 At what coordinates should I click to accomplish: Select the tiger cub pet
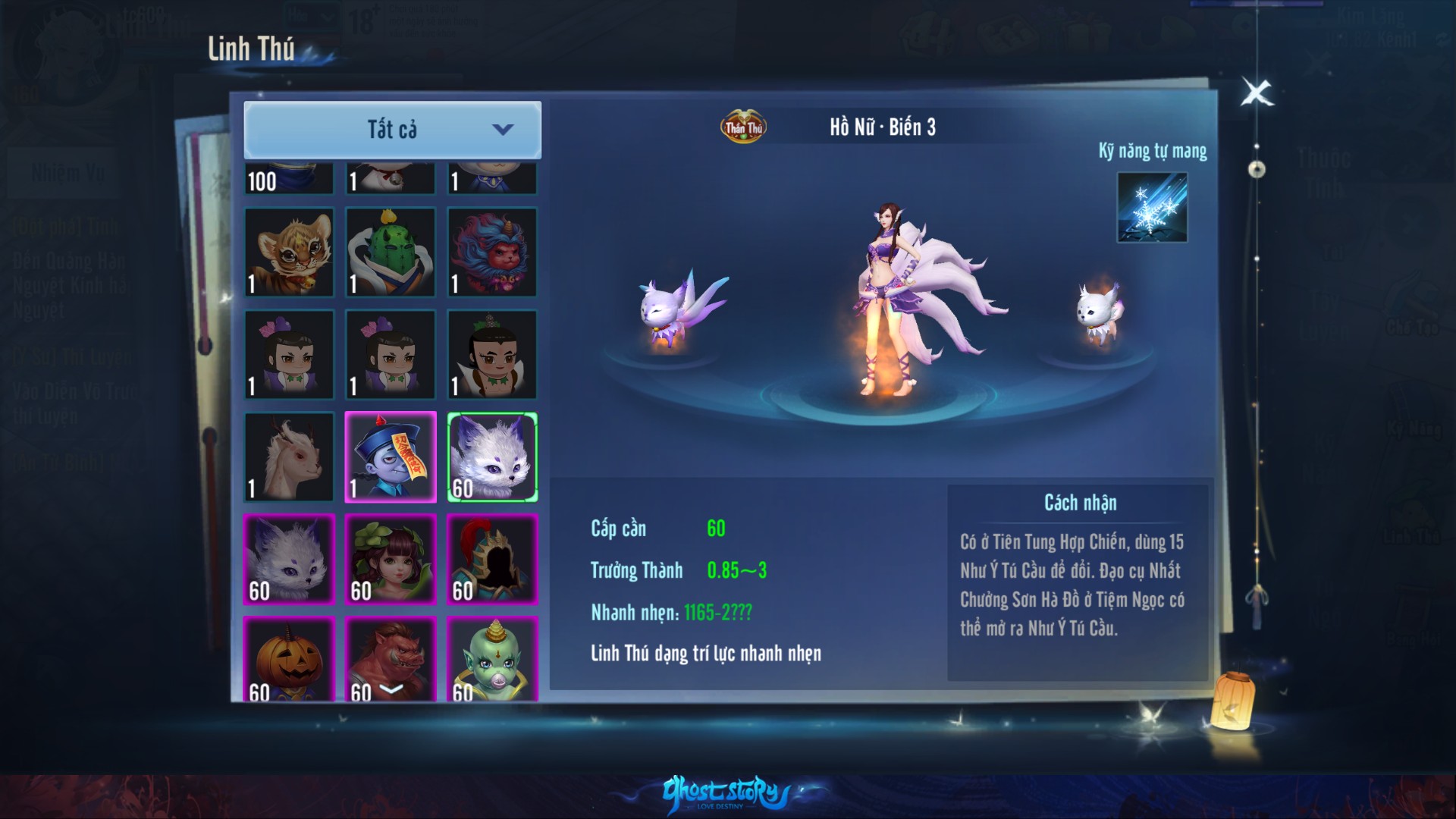coord(289,252)
